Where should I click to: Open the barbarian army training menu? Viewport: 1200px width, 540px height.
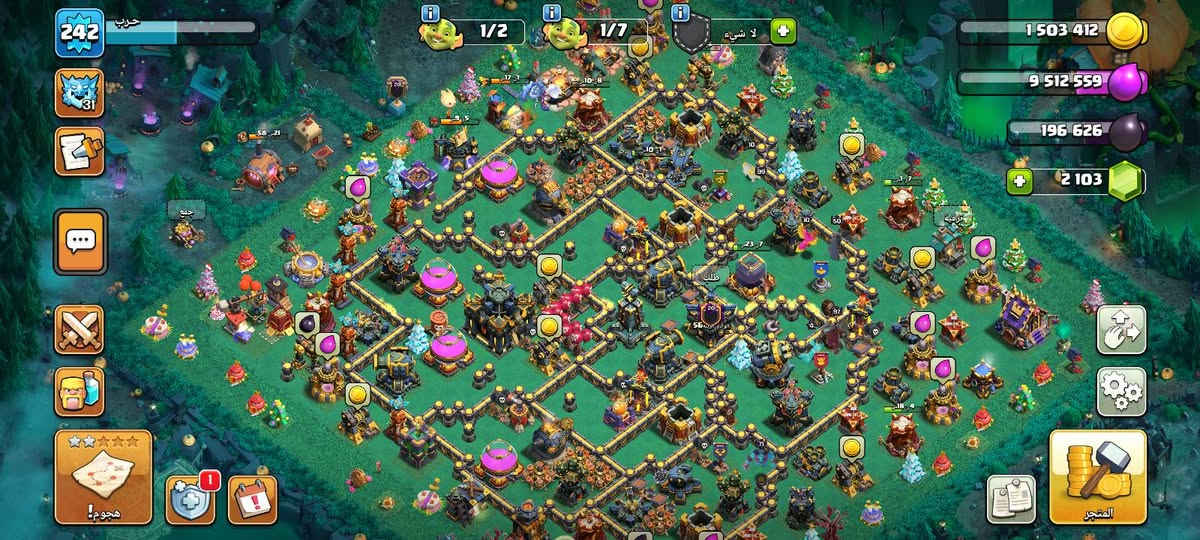point(79,390)
